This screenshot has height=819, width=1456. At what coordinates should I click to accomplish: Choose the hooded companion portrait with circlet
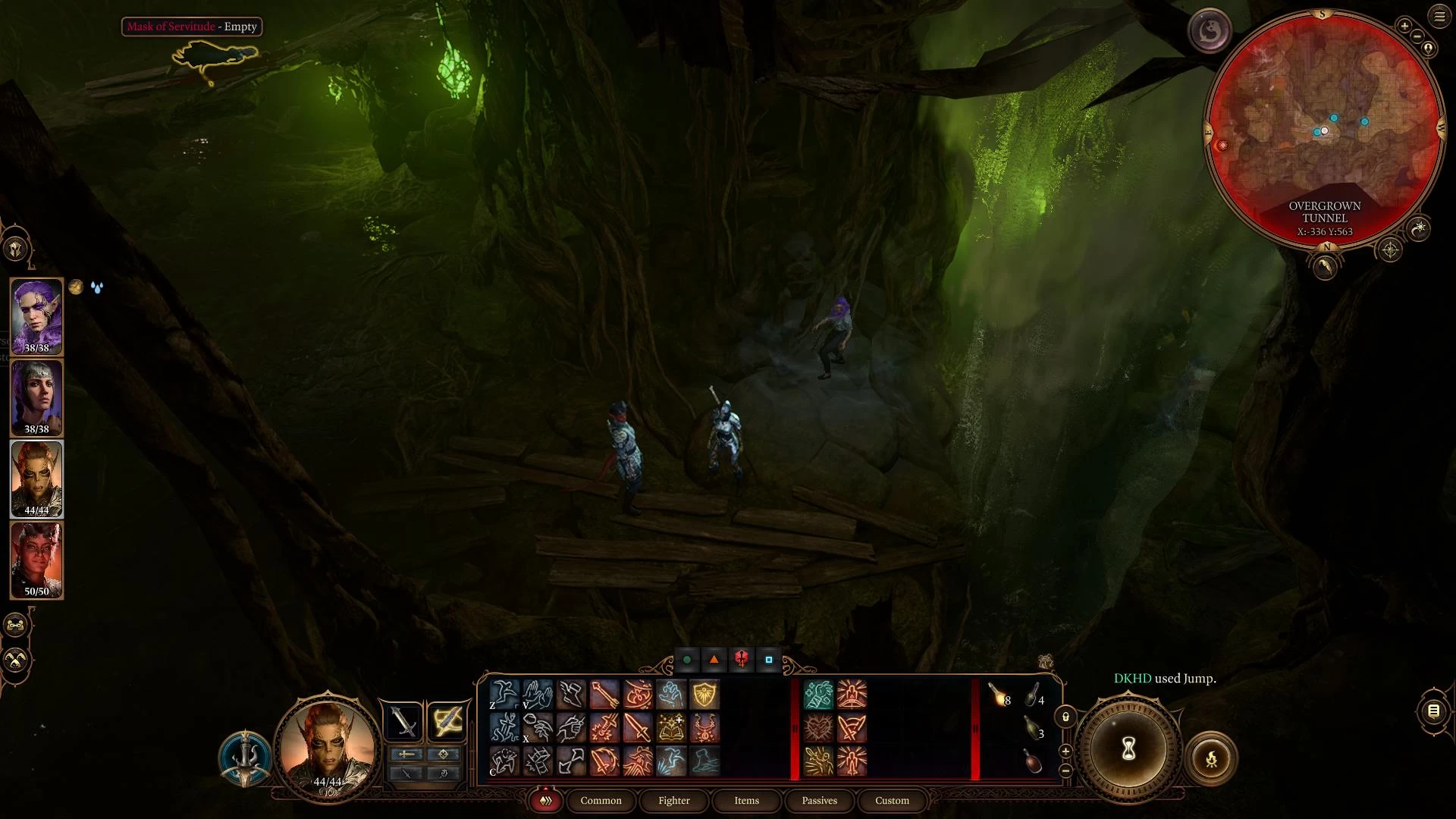(x=36, y=397)
